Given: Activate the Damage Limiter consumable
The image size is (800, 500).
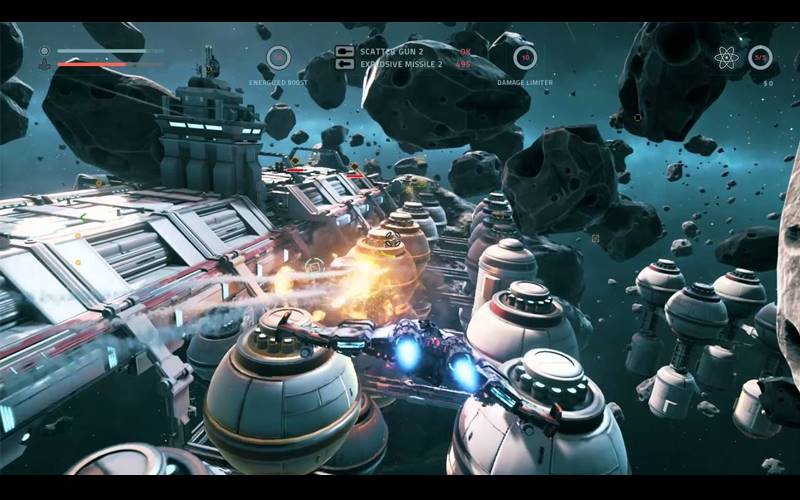Looking at the screenshot, I should (x=525, y=57).
